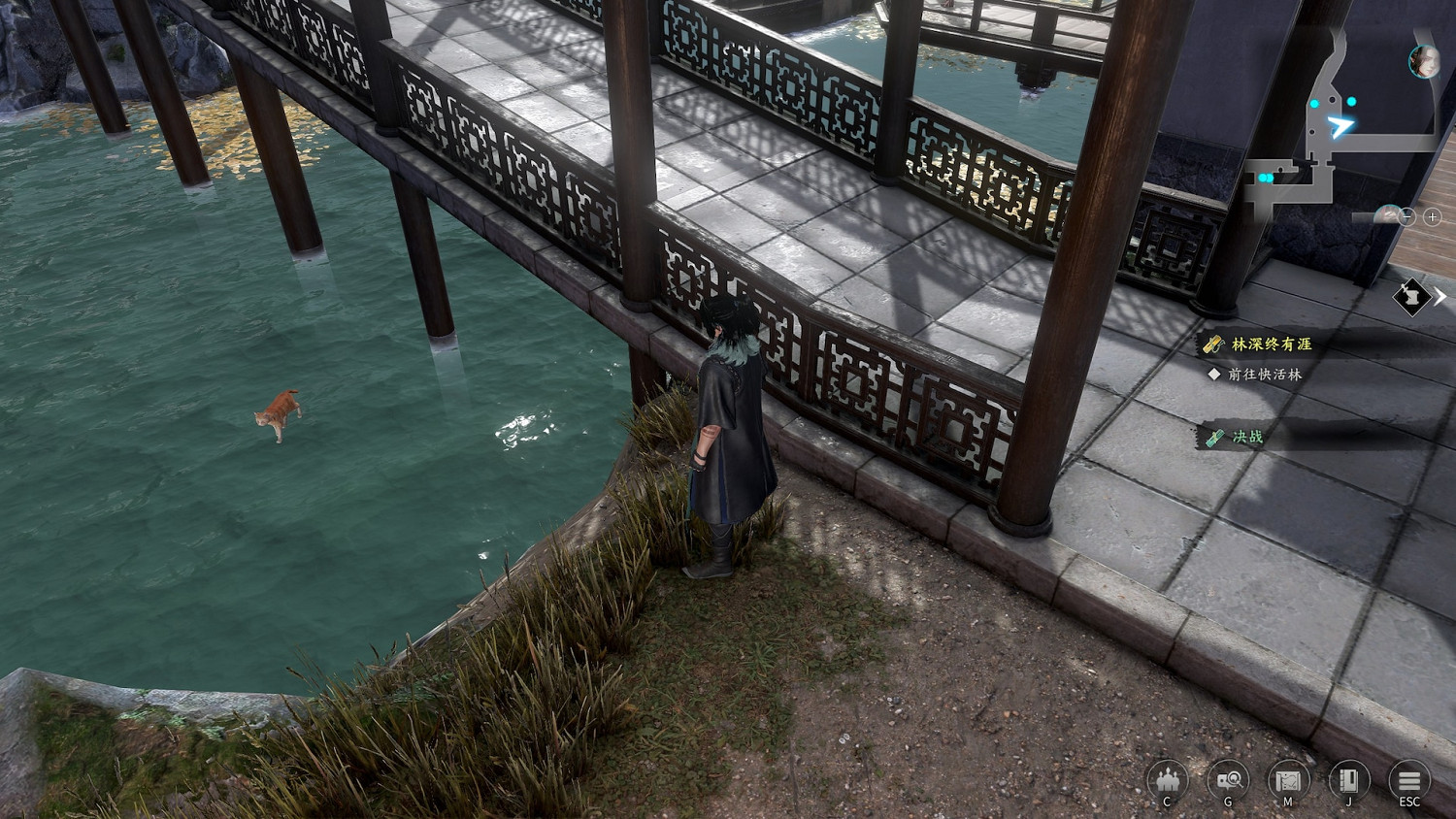Click the yellow scroll icon beside 林深终有涯
Viewport: 1456px width, 819px height.
1212,342
